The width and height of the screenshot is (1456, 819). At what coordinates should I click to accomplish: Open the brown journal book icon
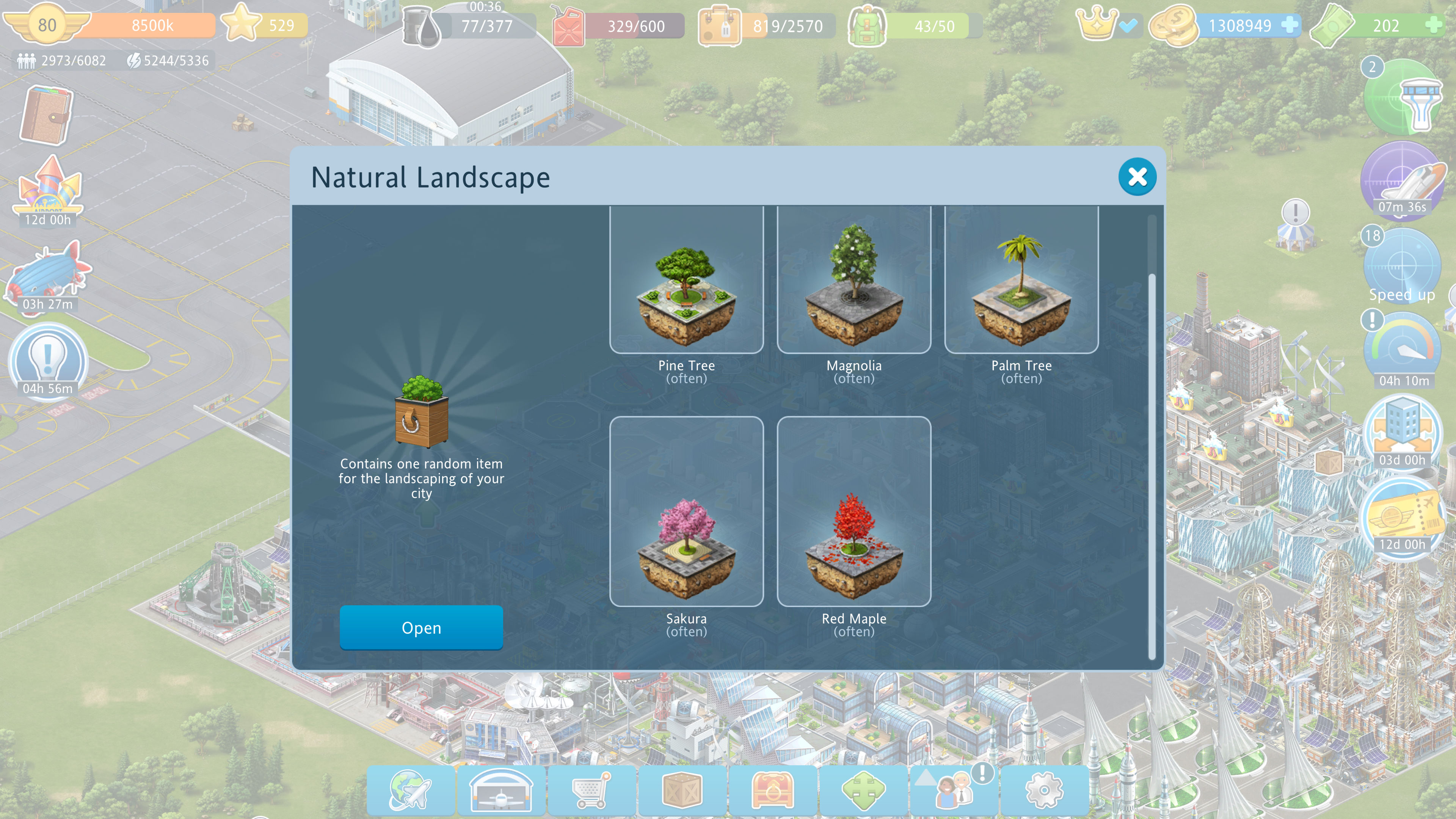[46, 115]
